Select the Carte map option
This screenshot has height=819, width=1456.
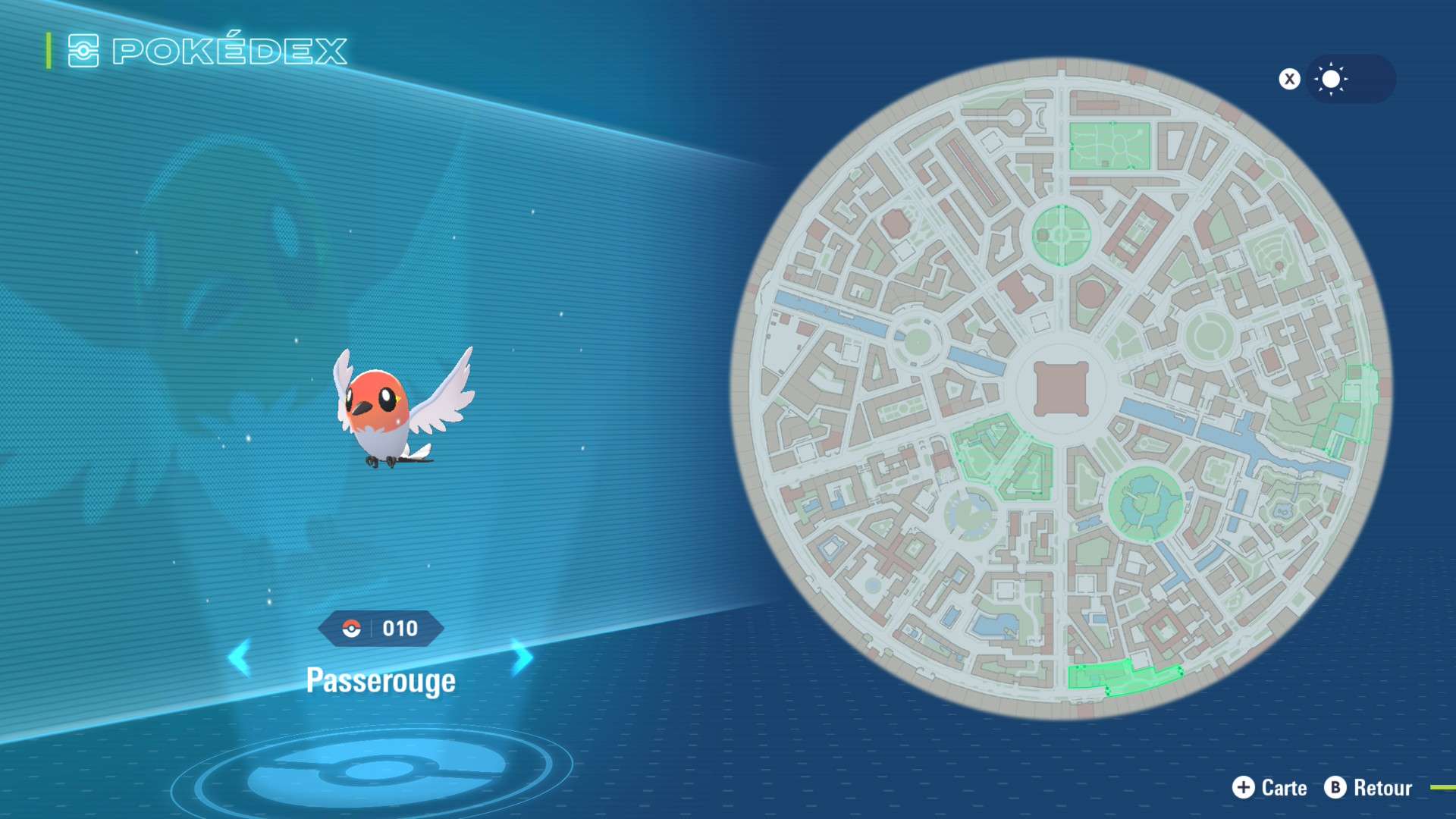pos(1269,788)
